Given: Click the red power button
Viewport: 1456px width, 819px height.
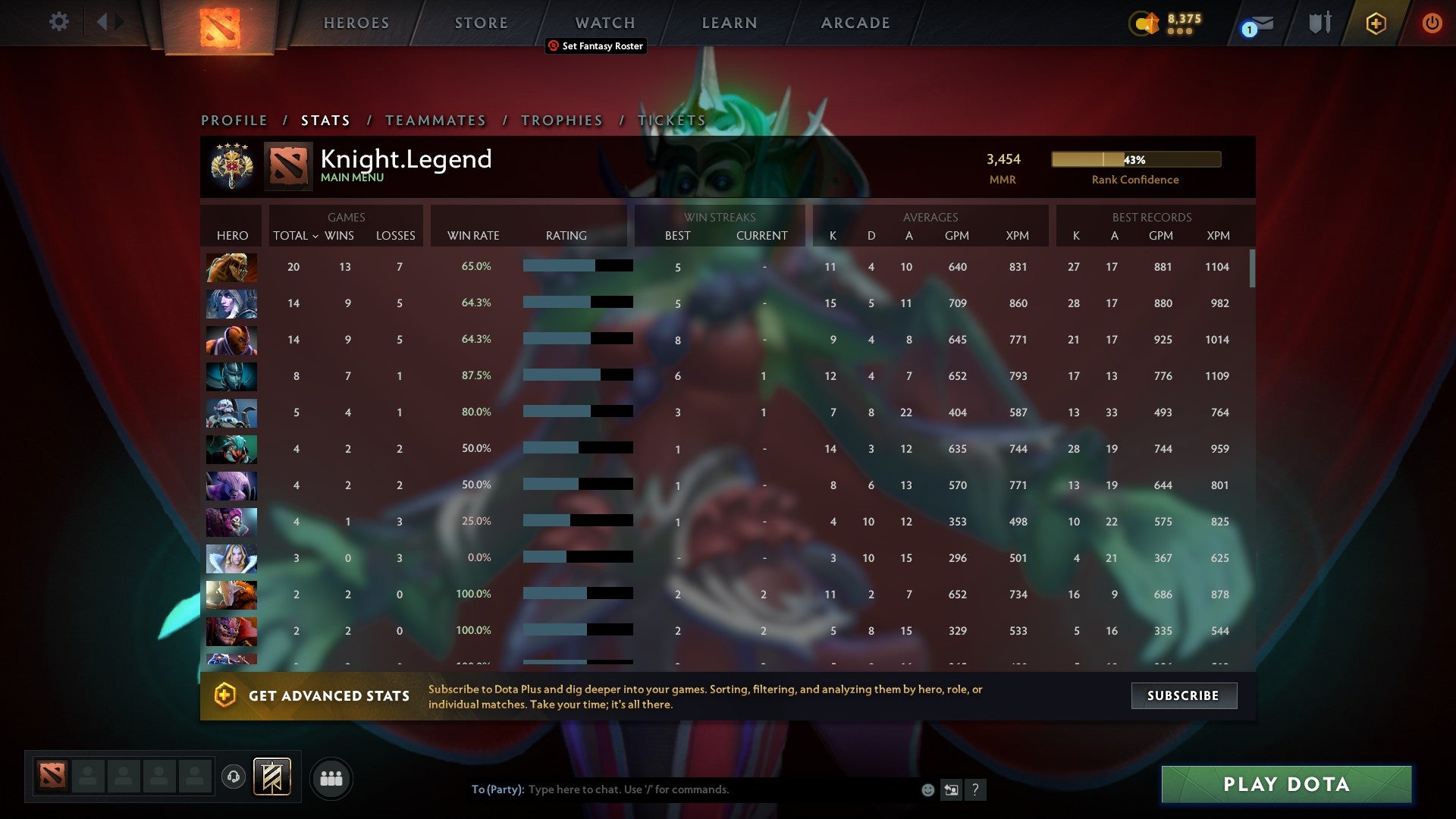Looking at the screenshot, I should pos(1432,23).
